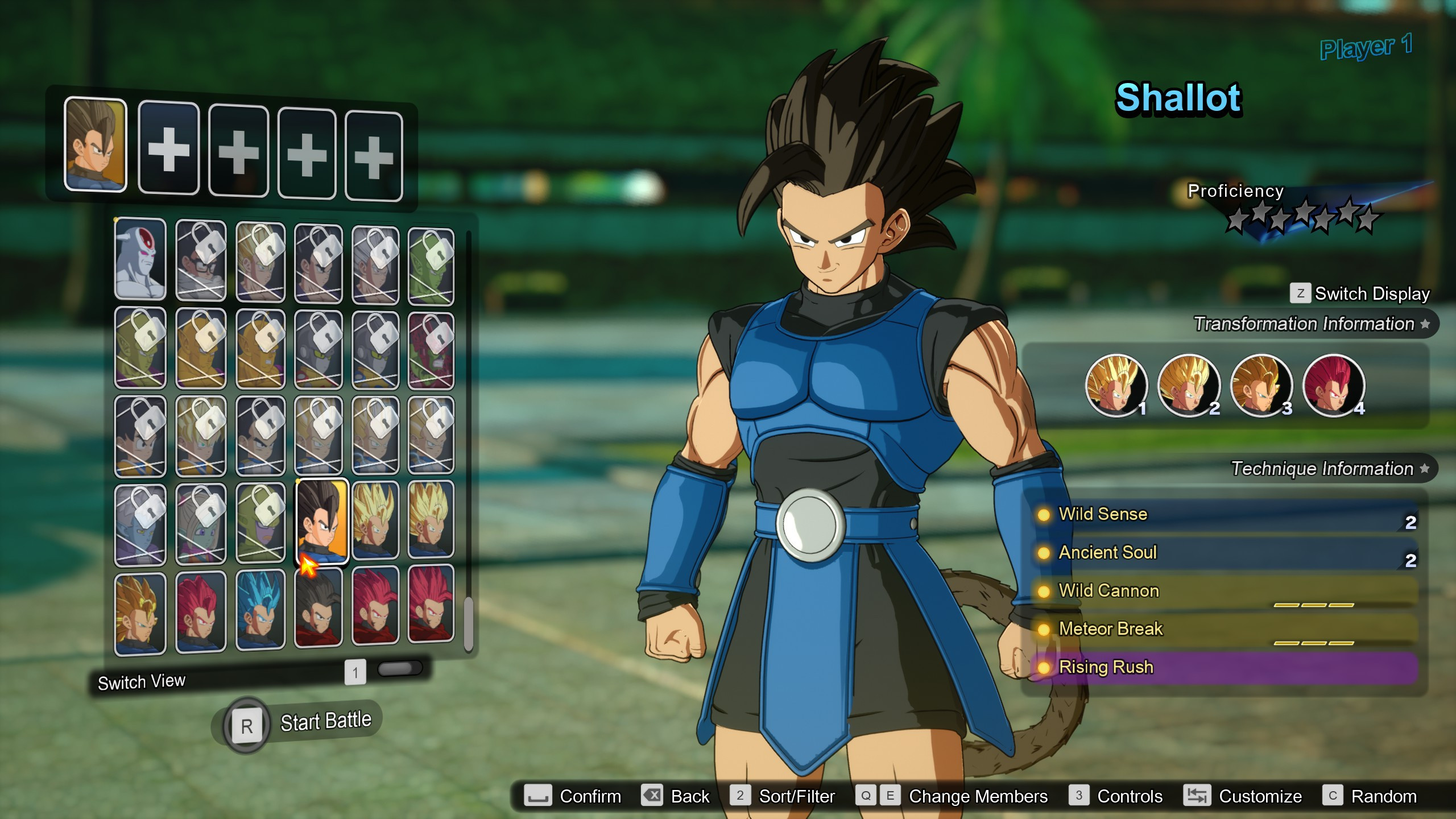Screen dimensions: 1456x819
Task: Show transformation number 2 icon
Action: point(1188,385)
